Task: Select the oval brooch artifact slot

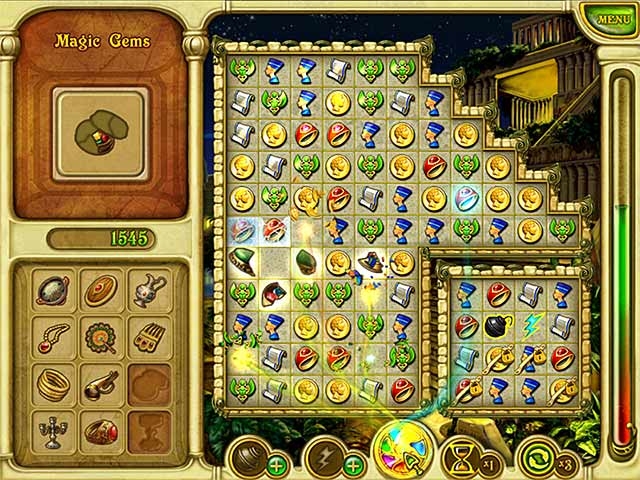Action: tap(100, 290)
